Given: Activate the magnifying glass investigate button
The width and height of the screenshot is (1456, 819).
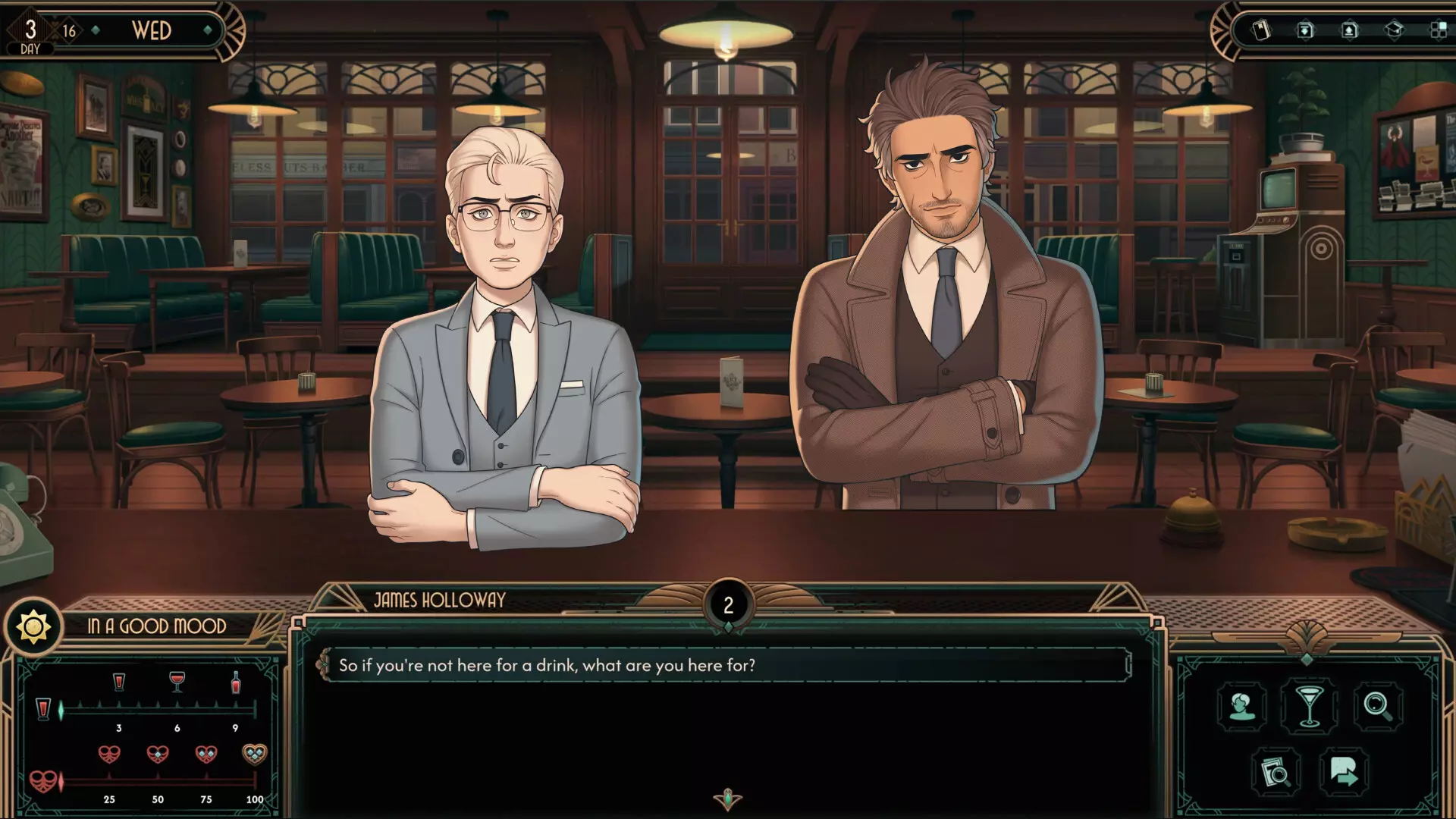Looking at the screenshot, I should pyautogui.click(x=1377, y=707).
